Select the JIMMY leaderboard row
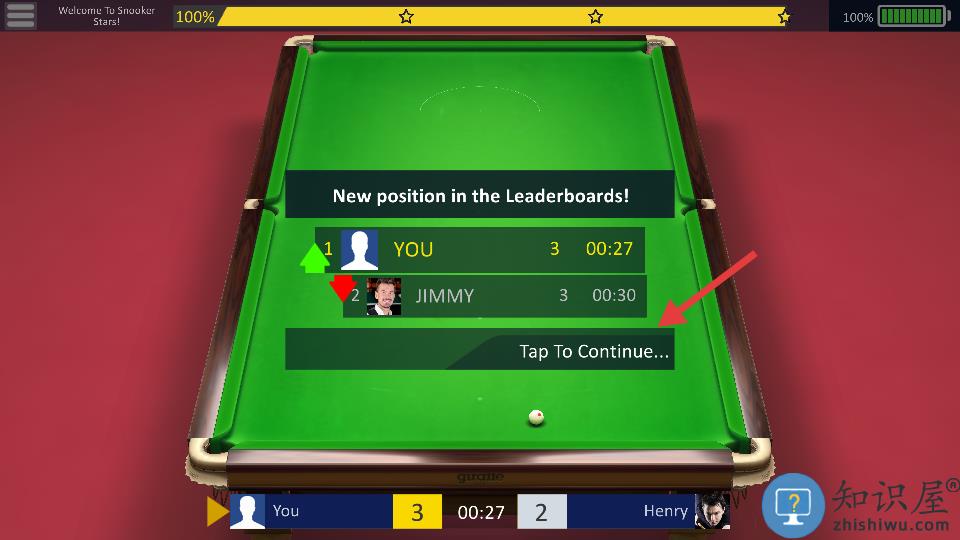This screenshot has width=960, height=540. 494,296
